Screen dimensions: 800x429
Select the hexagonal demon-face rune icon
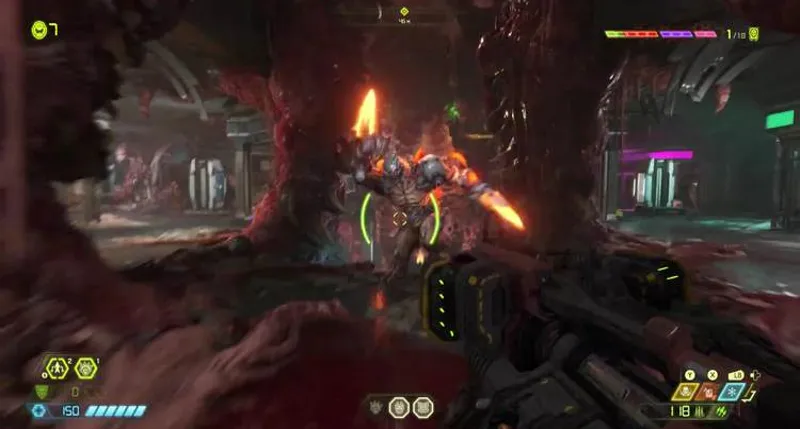tap(86, 369)
